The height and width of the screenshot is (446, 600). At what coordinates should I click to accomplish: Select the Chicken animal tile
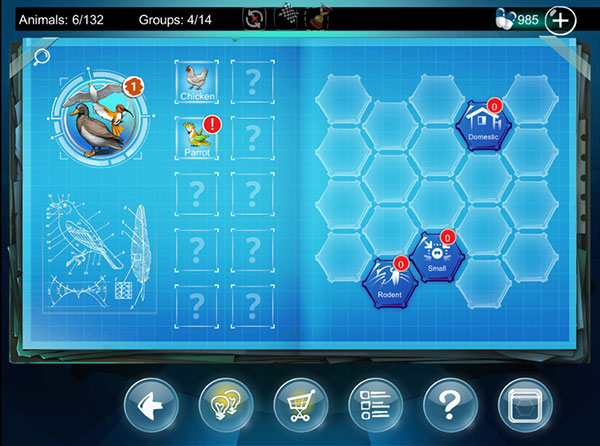point(198,80)
